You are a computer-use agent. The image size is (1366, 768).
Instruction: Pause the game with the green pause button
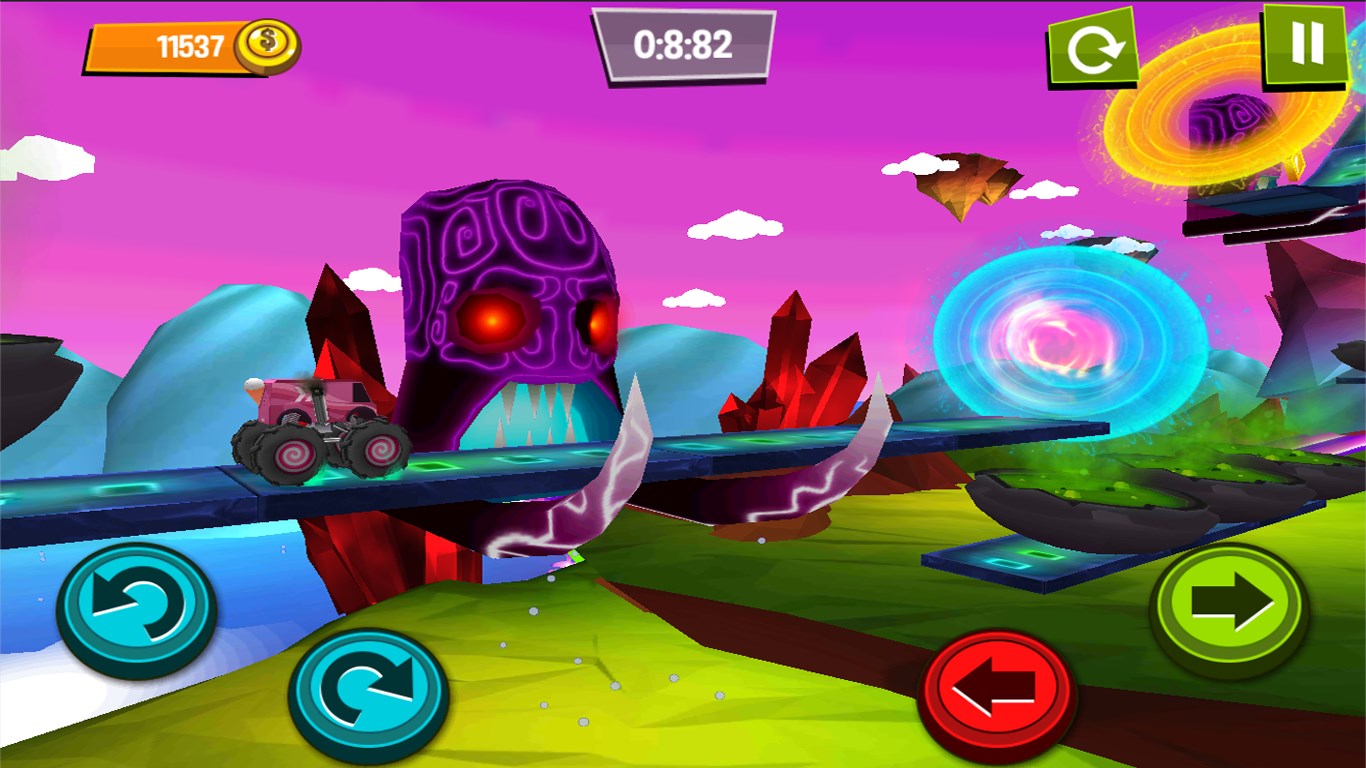(x=1306, y=44)
